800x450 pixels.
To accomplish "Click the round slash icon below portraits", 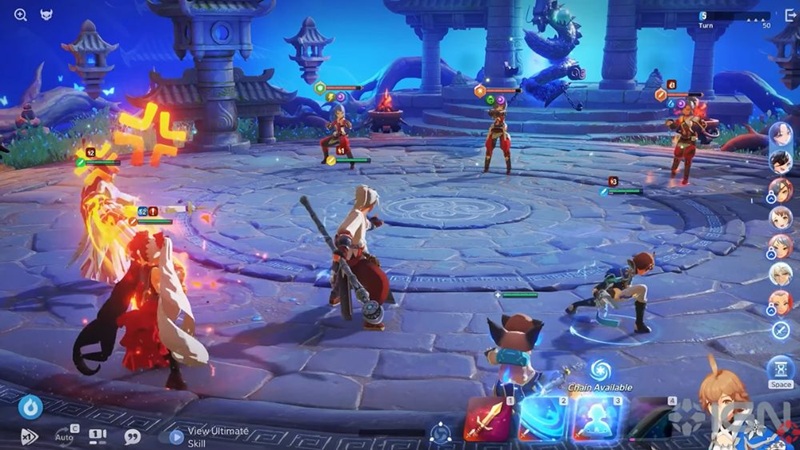I will [x=780, y=330].
